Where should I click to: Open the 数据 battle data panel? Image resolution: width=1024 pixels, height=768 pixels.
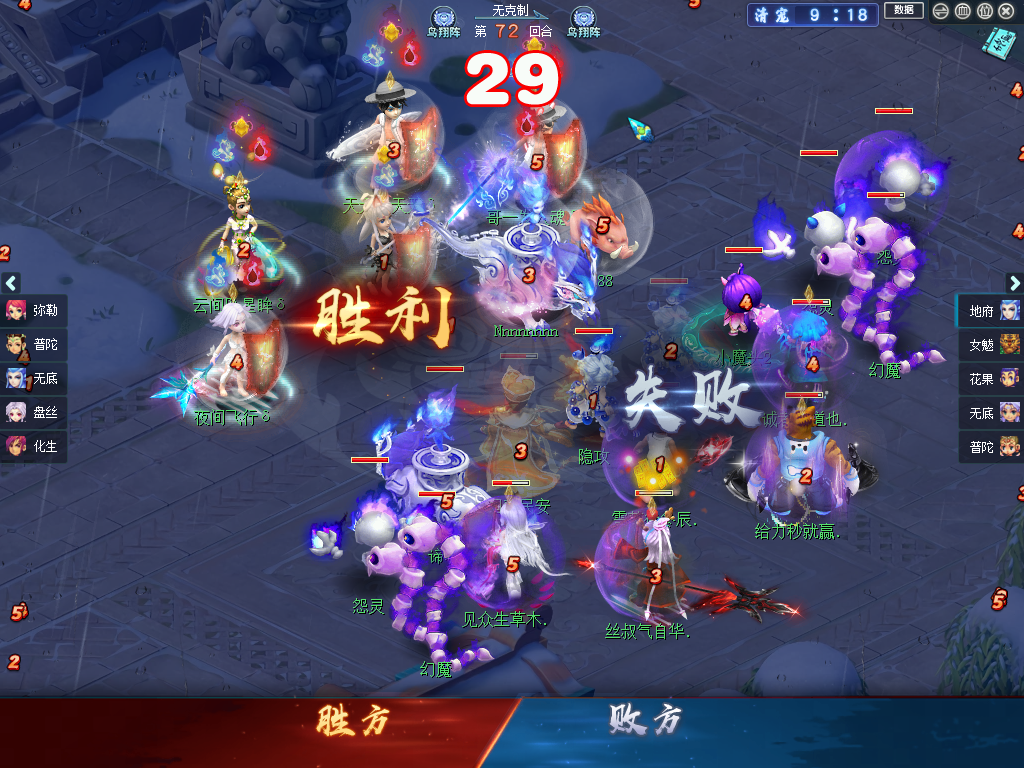pyautogui.click(x=903, y=11)
